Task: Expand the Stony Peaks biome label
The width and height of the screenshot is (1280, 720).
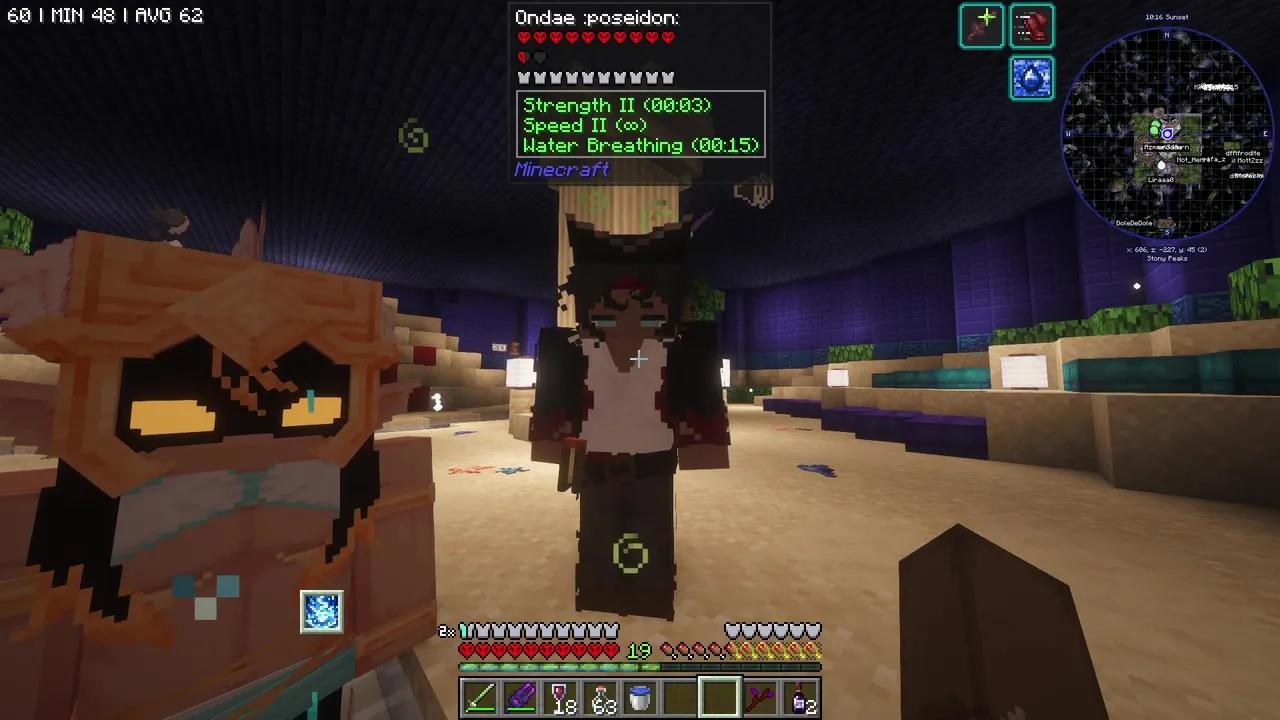Action: 1166,258
